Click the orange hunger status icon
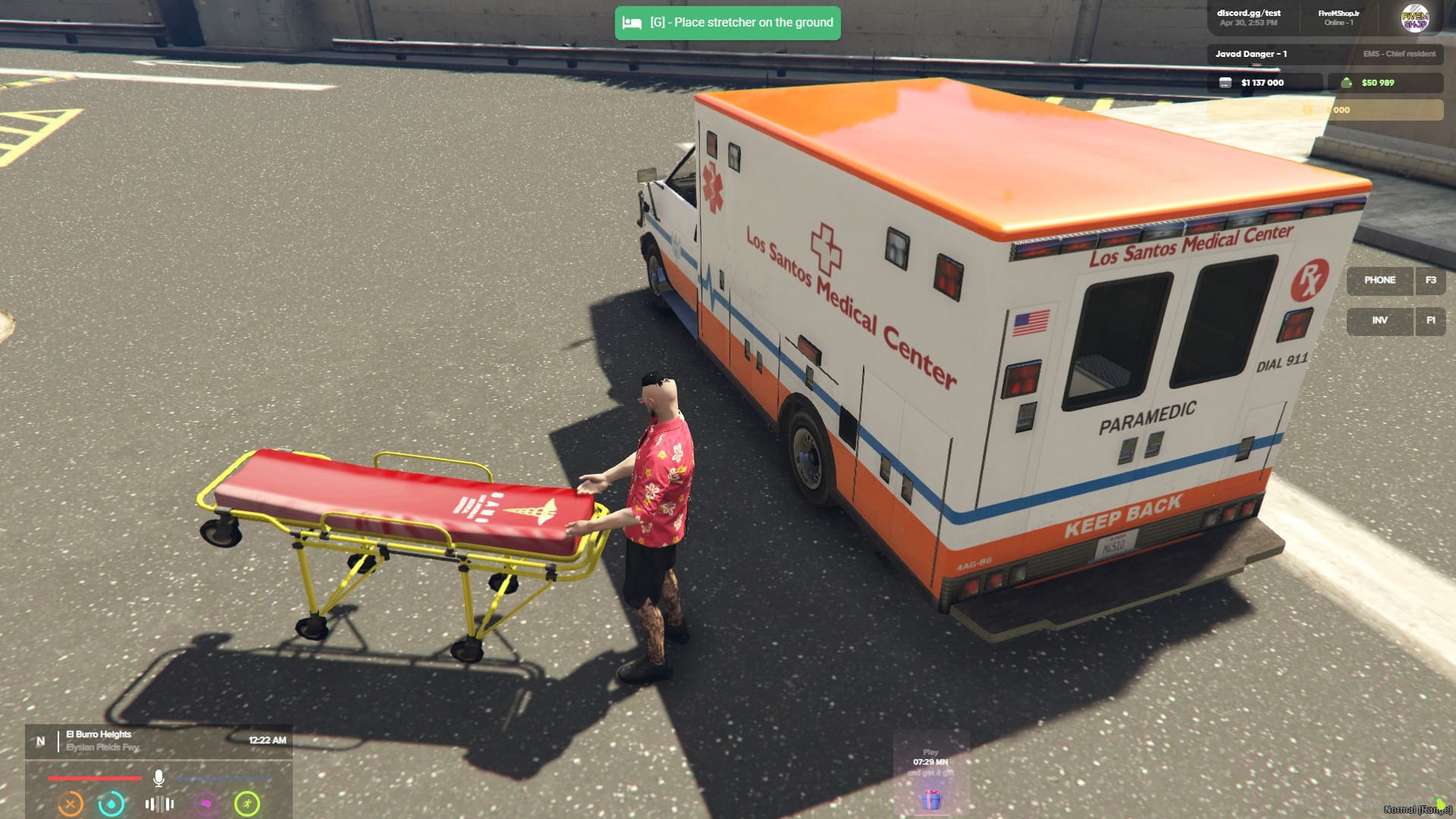Viewport: 1456px width, 819px height. [x=71, y=804]
